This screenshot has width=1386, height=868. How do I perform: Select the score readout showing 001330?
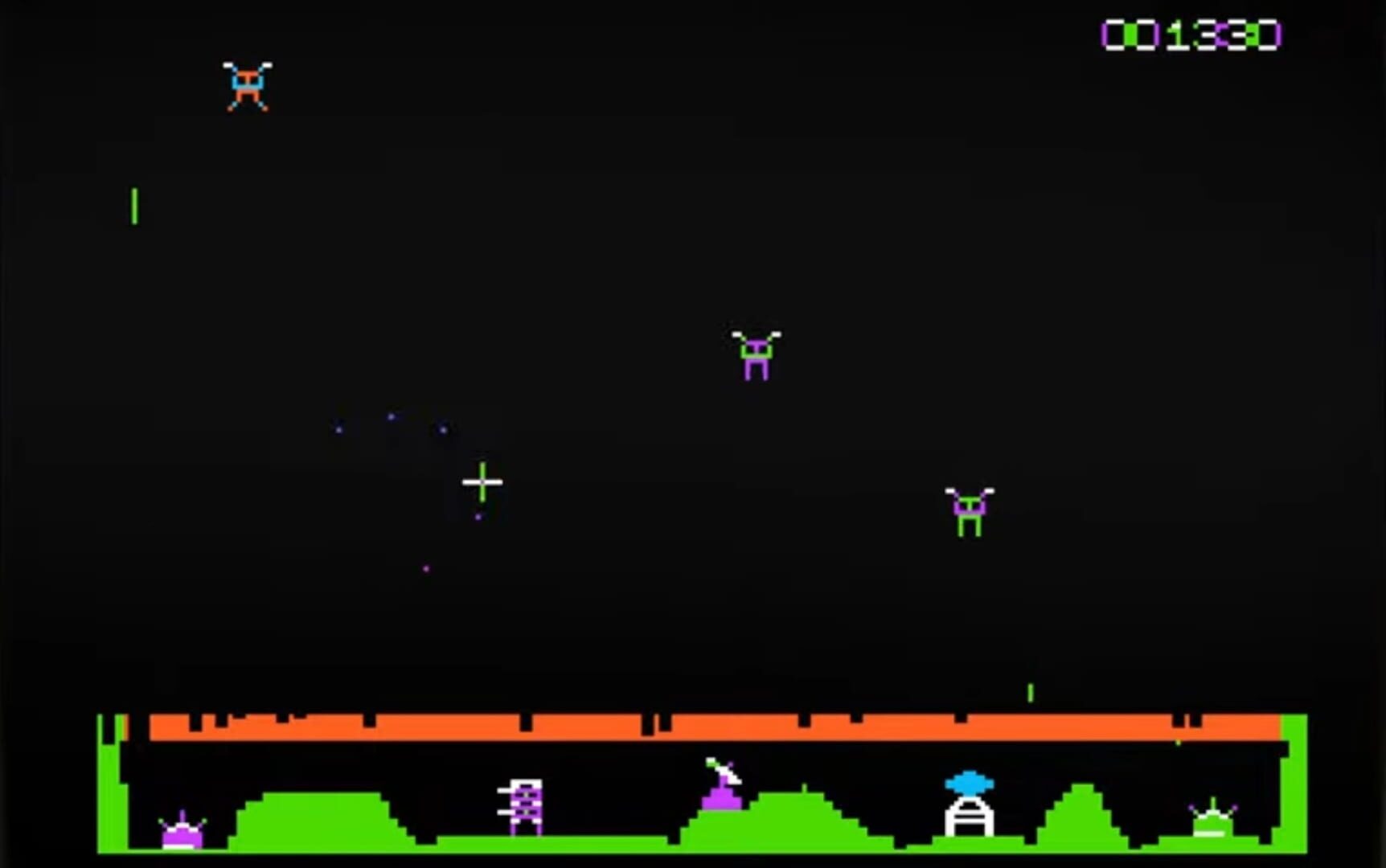(1191, 34)
